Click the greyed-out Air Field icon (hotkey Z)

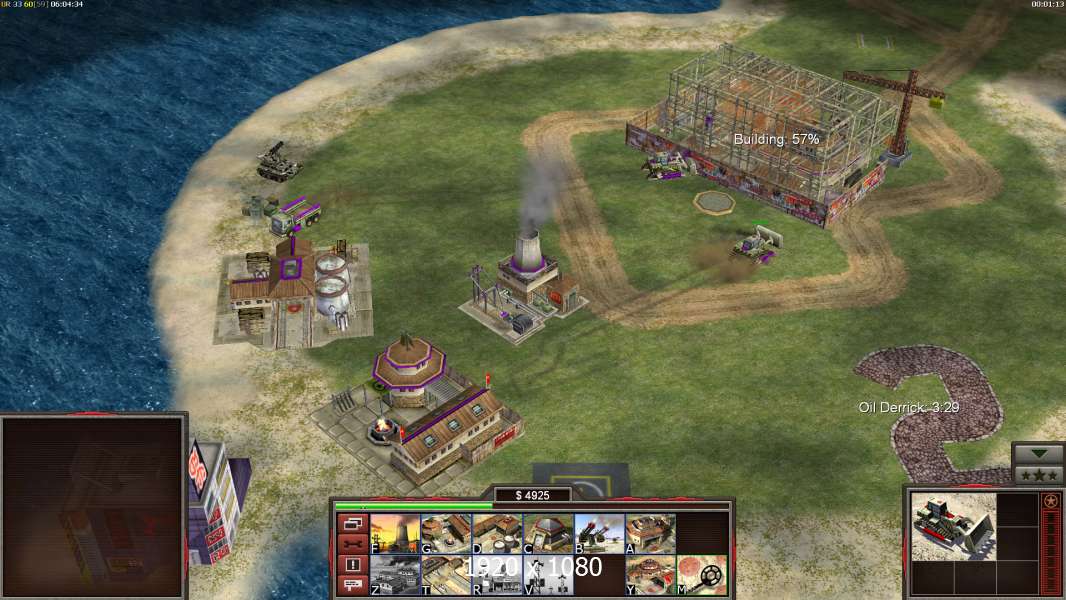tap(395, 575)
